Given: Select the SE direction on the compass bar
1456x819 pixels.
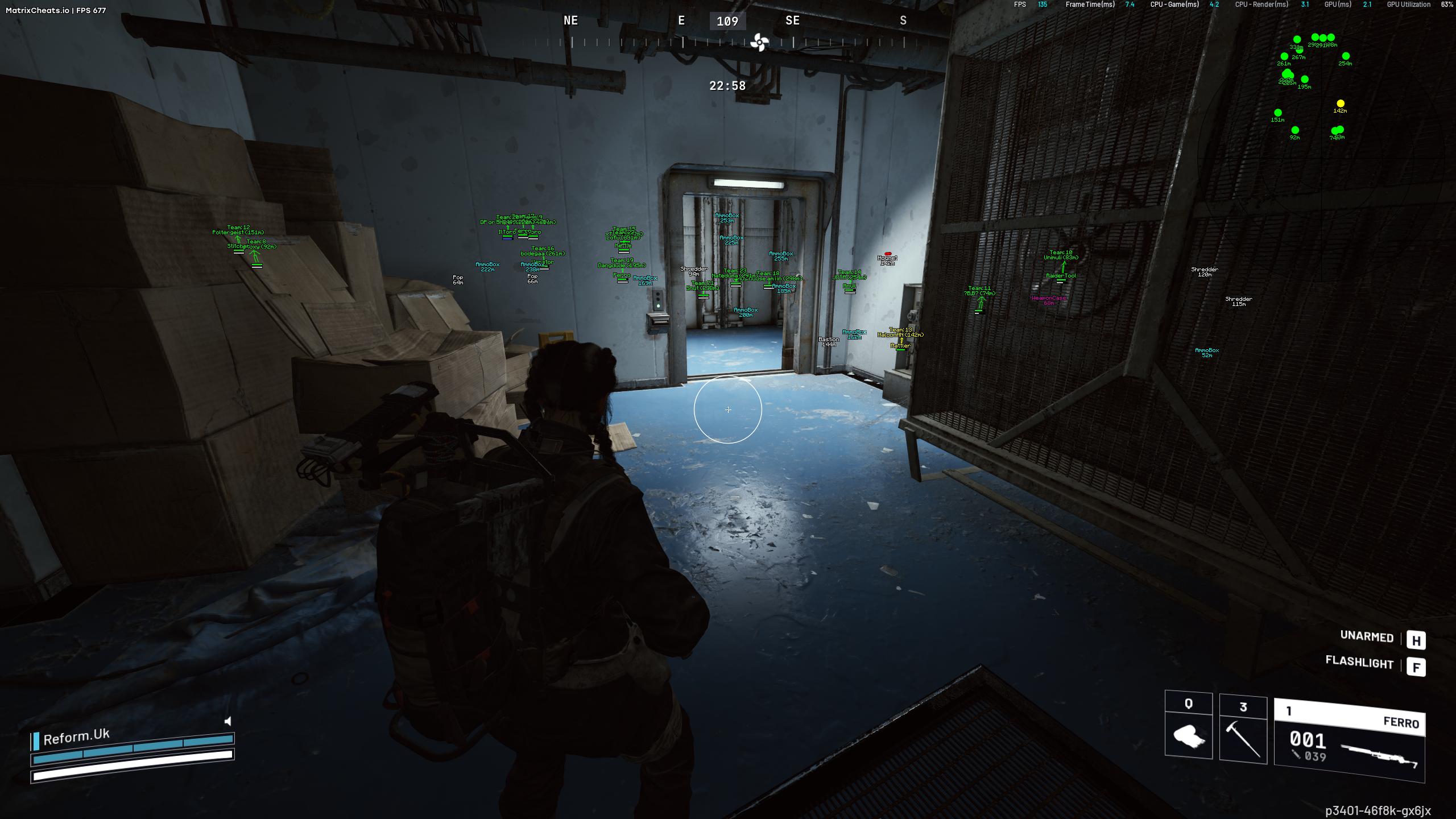Looking at the screenshot, I should click(792, 21).
